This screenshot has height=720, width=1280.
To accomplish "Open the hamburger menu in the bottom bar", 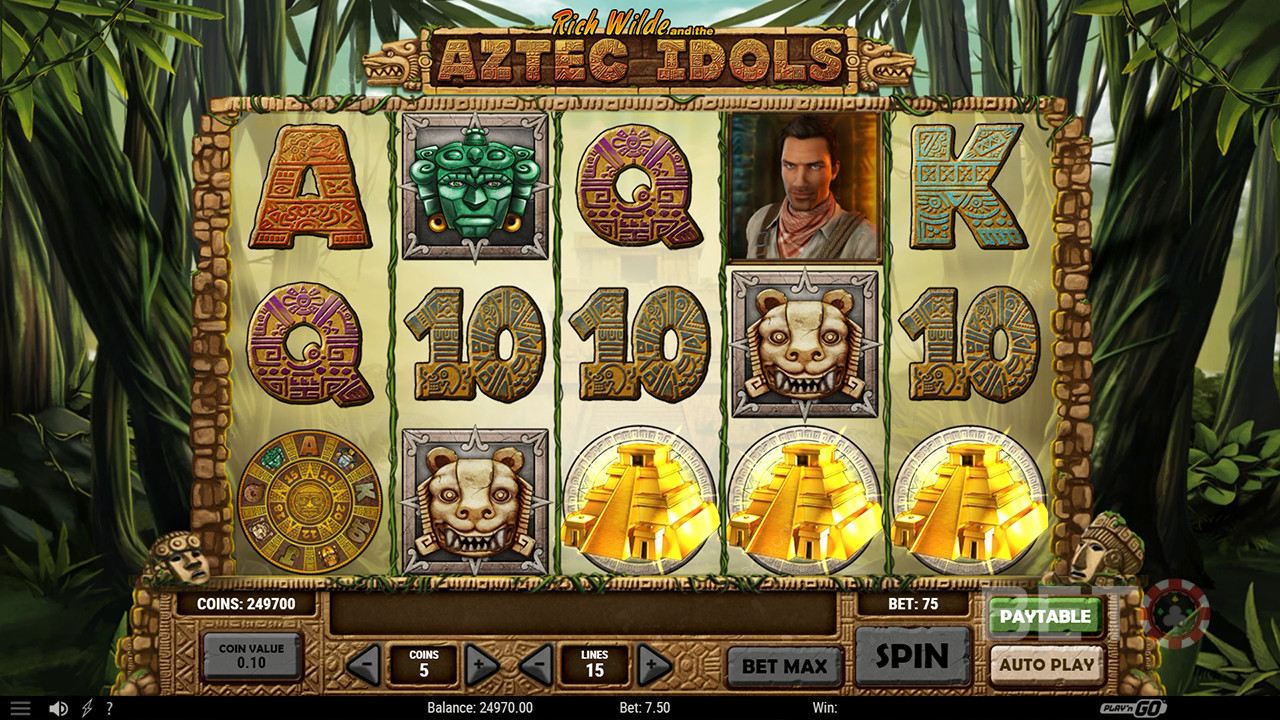I will tap(20, 708).
